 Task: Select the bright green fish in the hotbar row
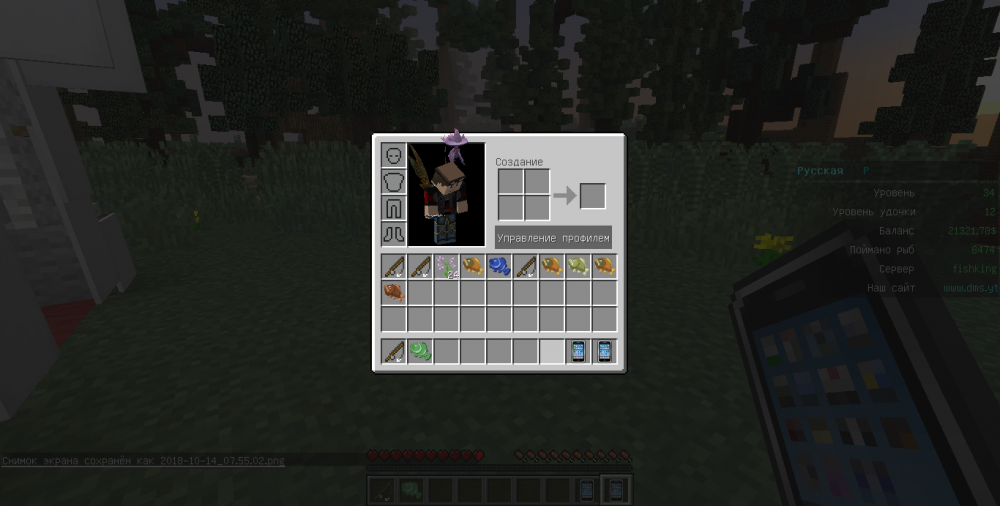click(x=420, y=351)
